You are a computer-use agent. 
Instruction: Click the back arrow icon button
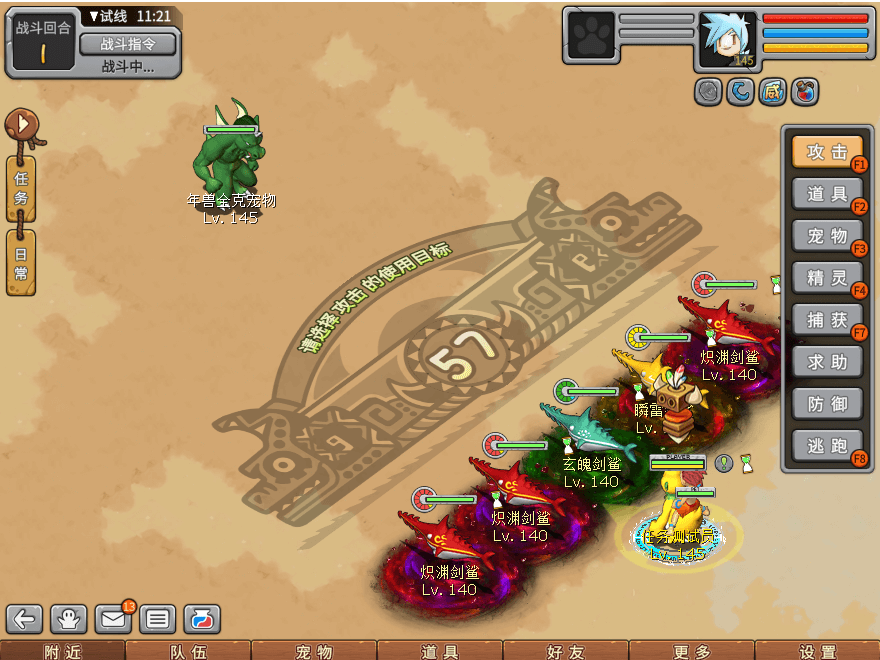pos(24,619)
